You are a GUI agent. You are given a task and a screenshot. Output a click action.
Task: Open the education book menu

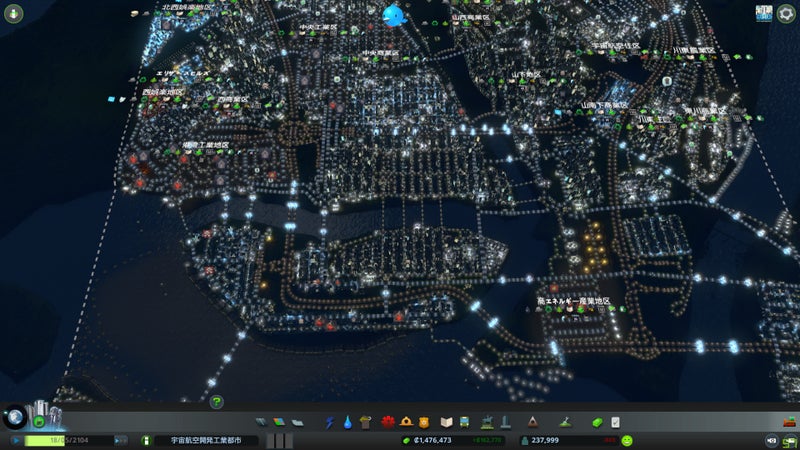447,422
